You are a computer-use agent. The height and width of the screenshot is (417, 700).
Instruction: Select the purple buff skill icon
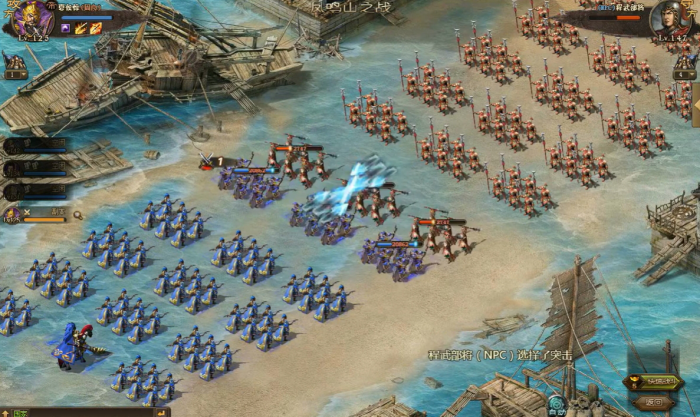coord(66,29)
